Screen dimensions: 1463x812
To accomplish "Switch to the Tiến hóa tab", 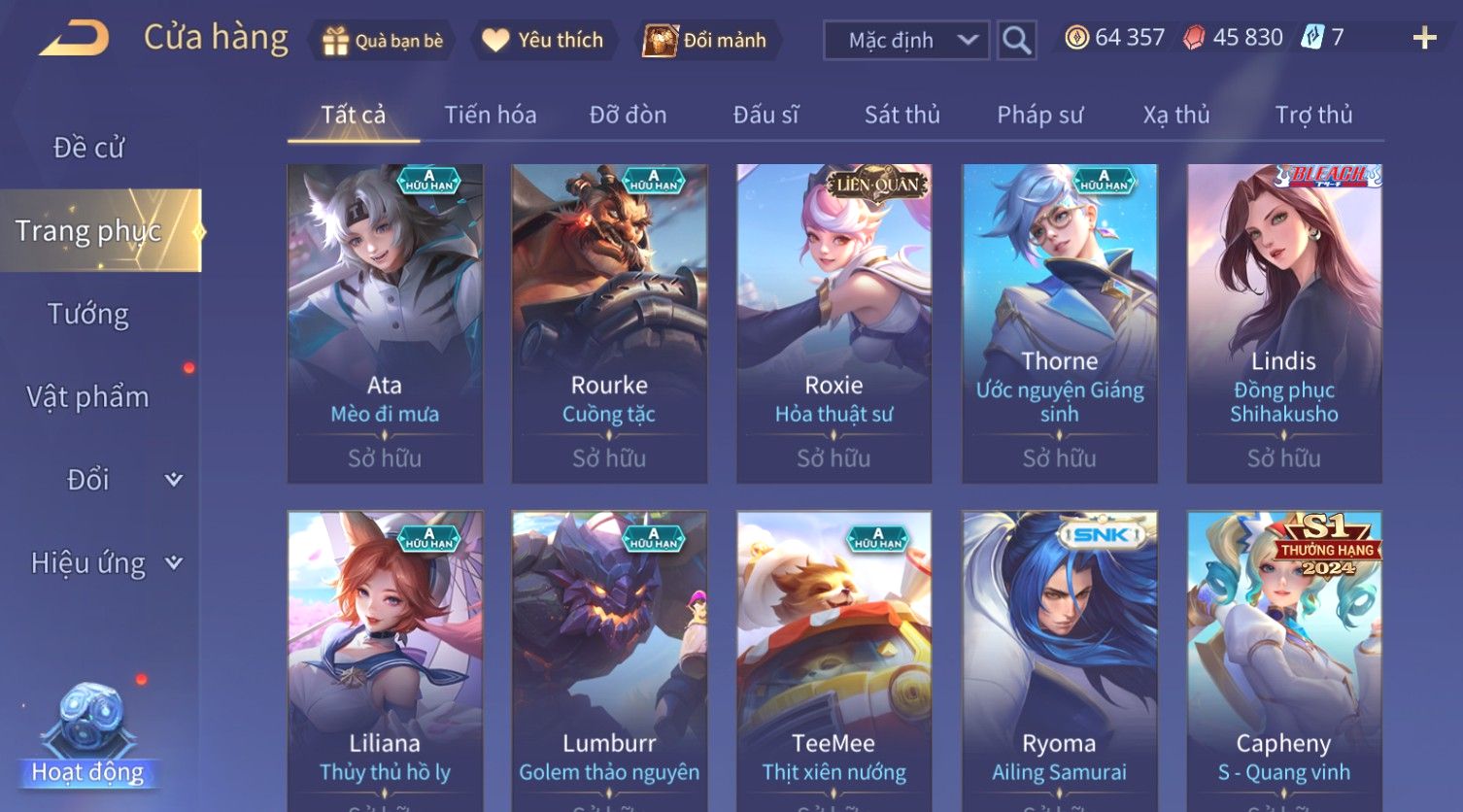I will tap(490, 116).
